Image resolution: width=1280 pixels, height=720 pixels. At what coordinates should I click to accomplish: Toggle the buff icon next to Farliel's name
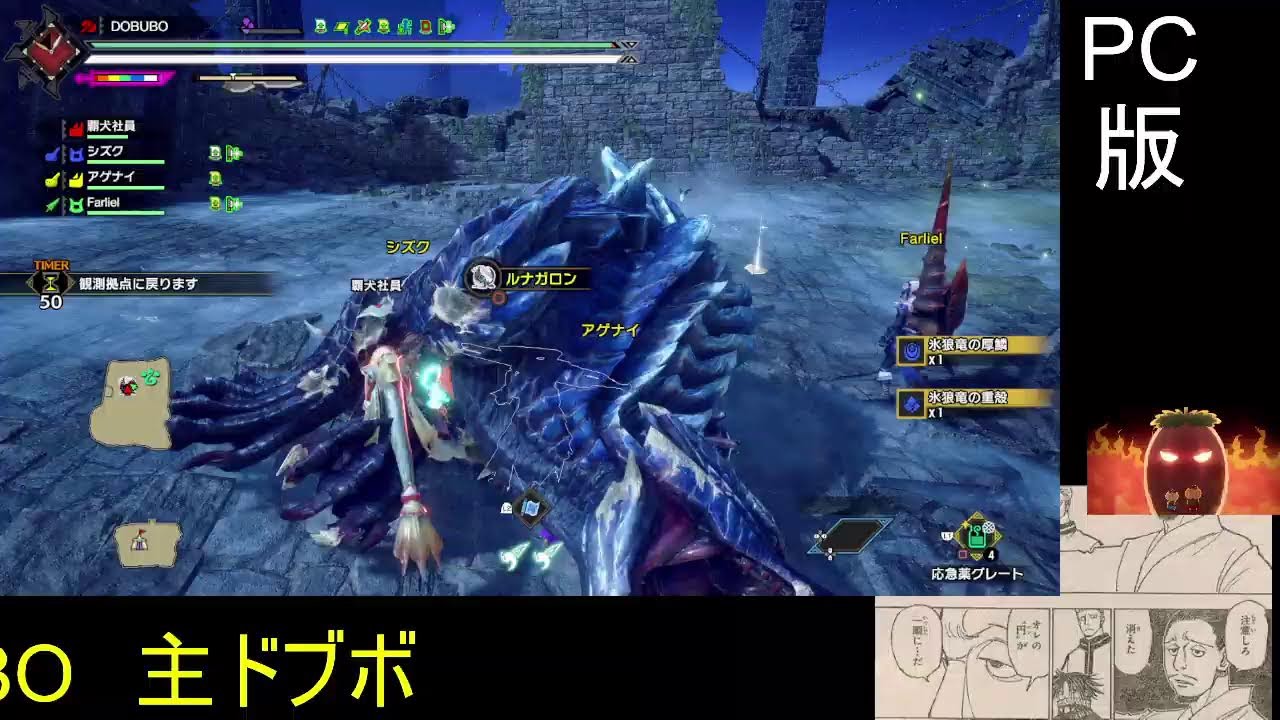[213, 203]
